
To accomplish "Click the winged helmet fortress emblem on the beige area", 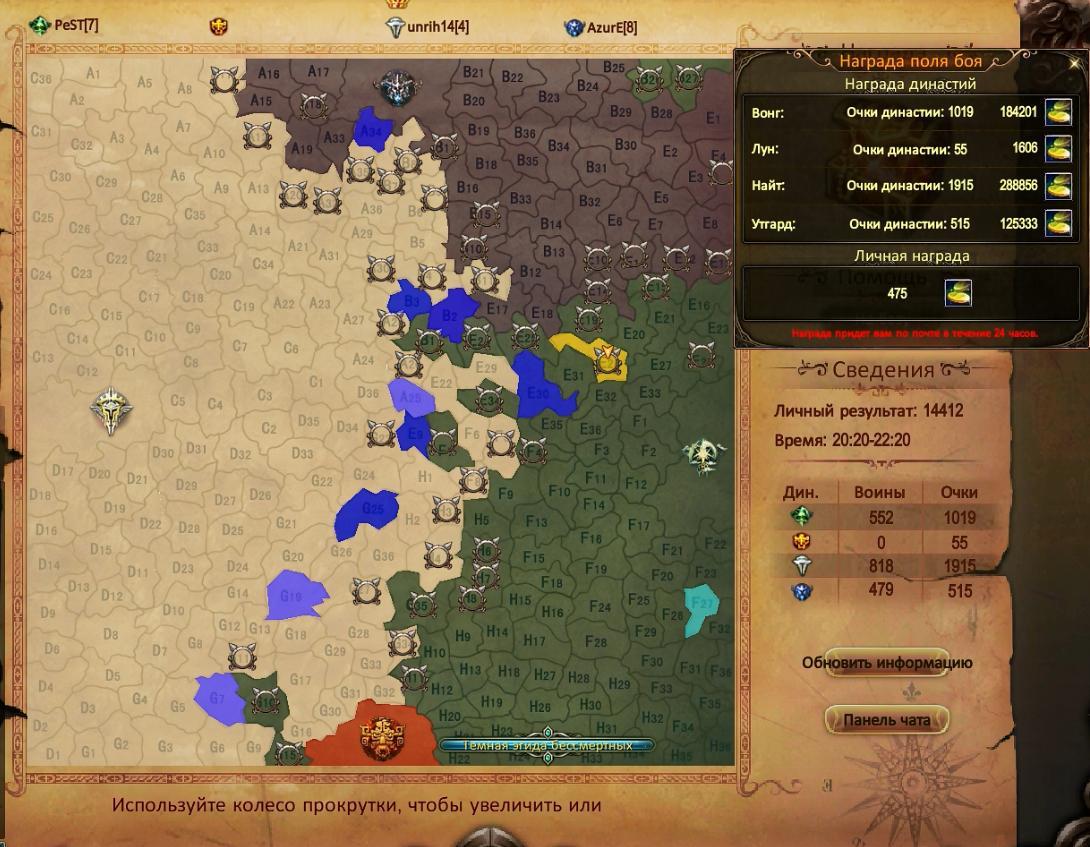I will pyautogui.click(x=111, y=410).
